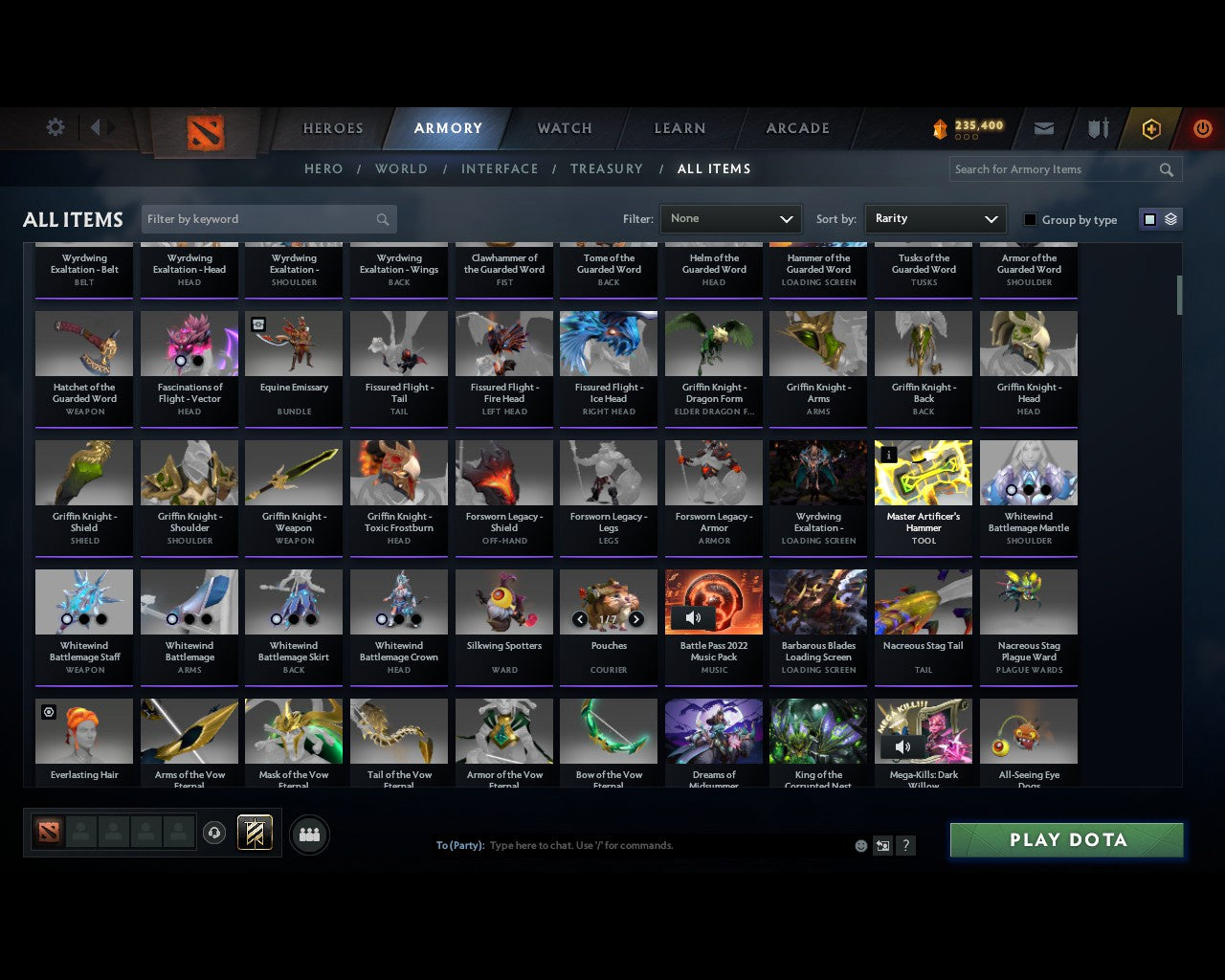Enable the Group by type checkbox
Viewport: 1225px width, 980px height.
coord(1030,219)
